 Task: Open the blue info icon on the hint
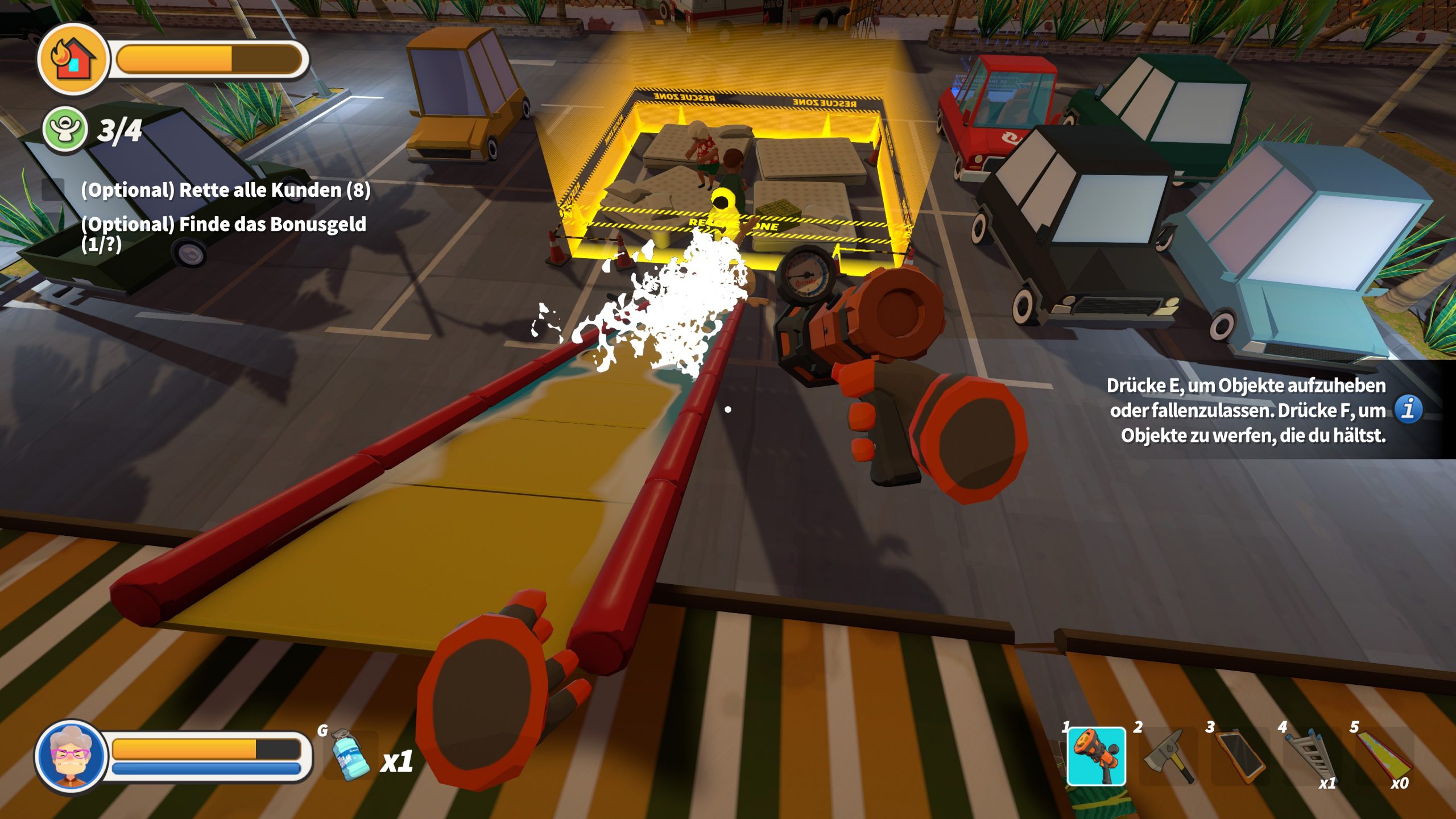pos(1408,409)
